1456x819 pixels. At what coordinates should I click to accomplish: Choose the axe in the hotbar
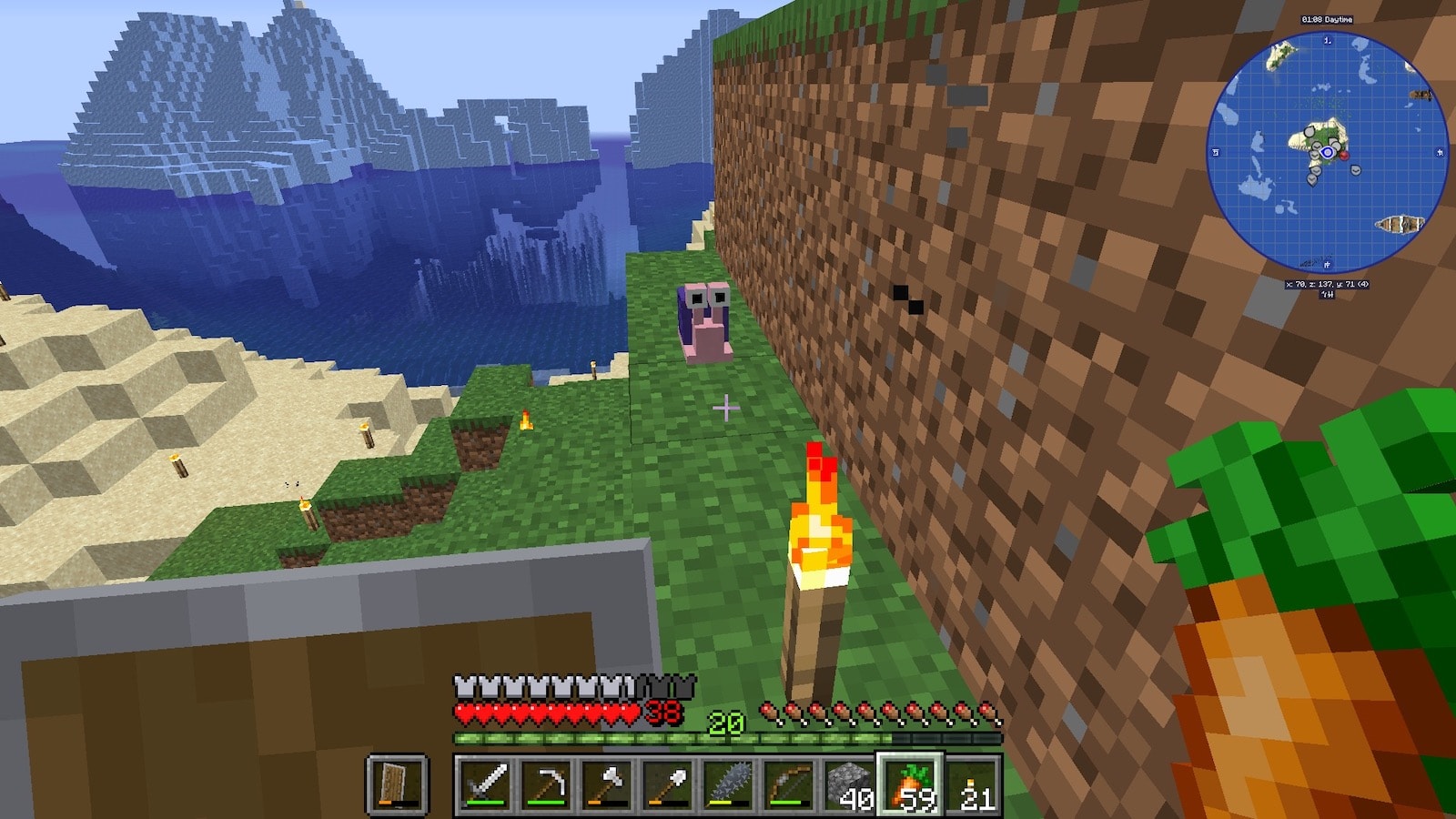point(607,784)
